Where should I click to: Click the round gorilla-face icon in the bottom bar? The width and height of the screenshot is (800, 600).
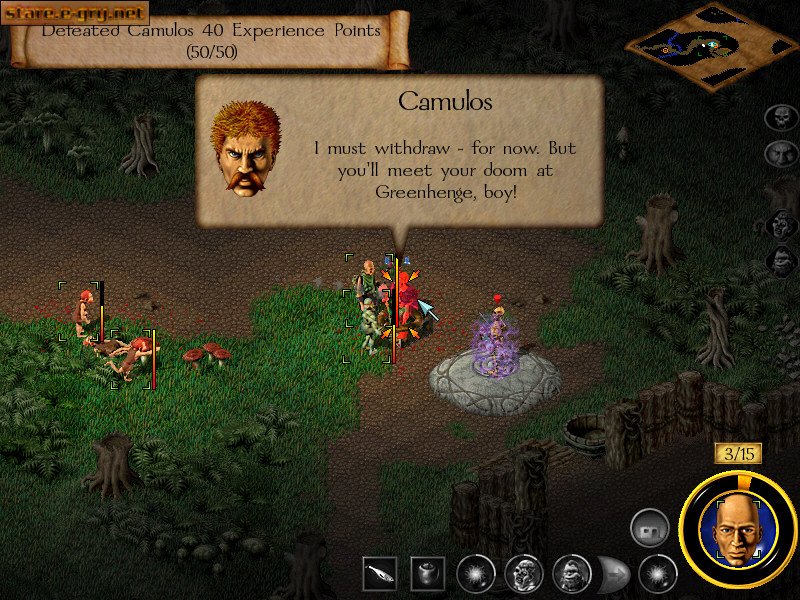pos(571,573)
